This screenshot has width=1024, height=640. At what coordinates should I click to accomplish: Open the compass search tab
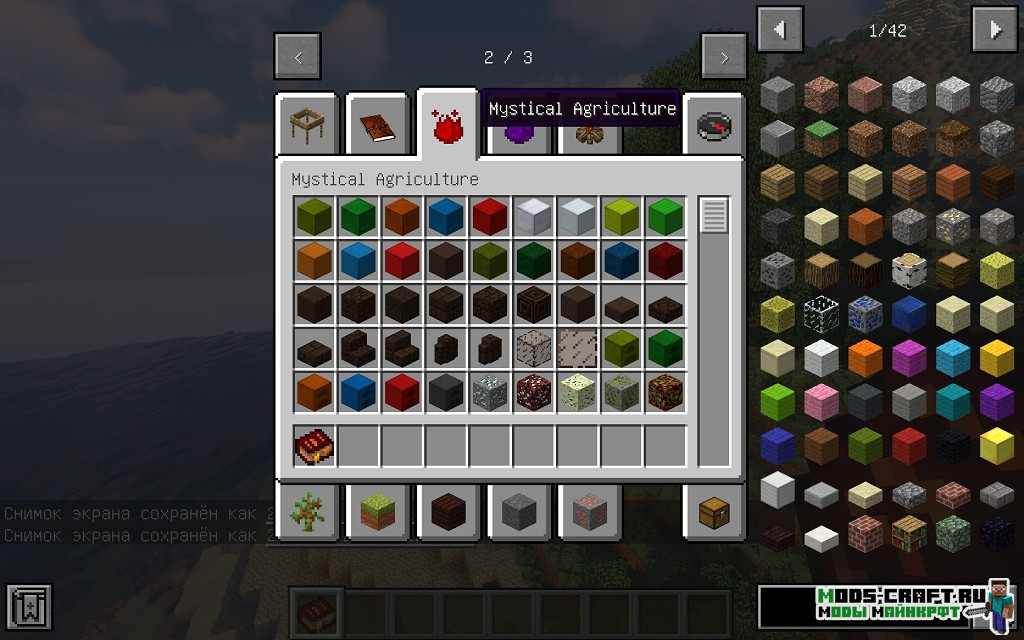pos(714,127)
